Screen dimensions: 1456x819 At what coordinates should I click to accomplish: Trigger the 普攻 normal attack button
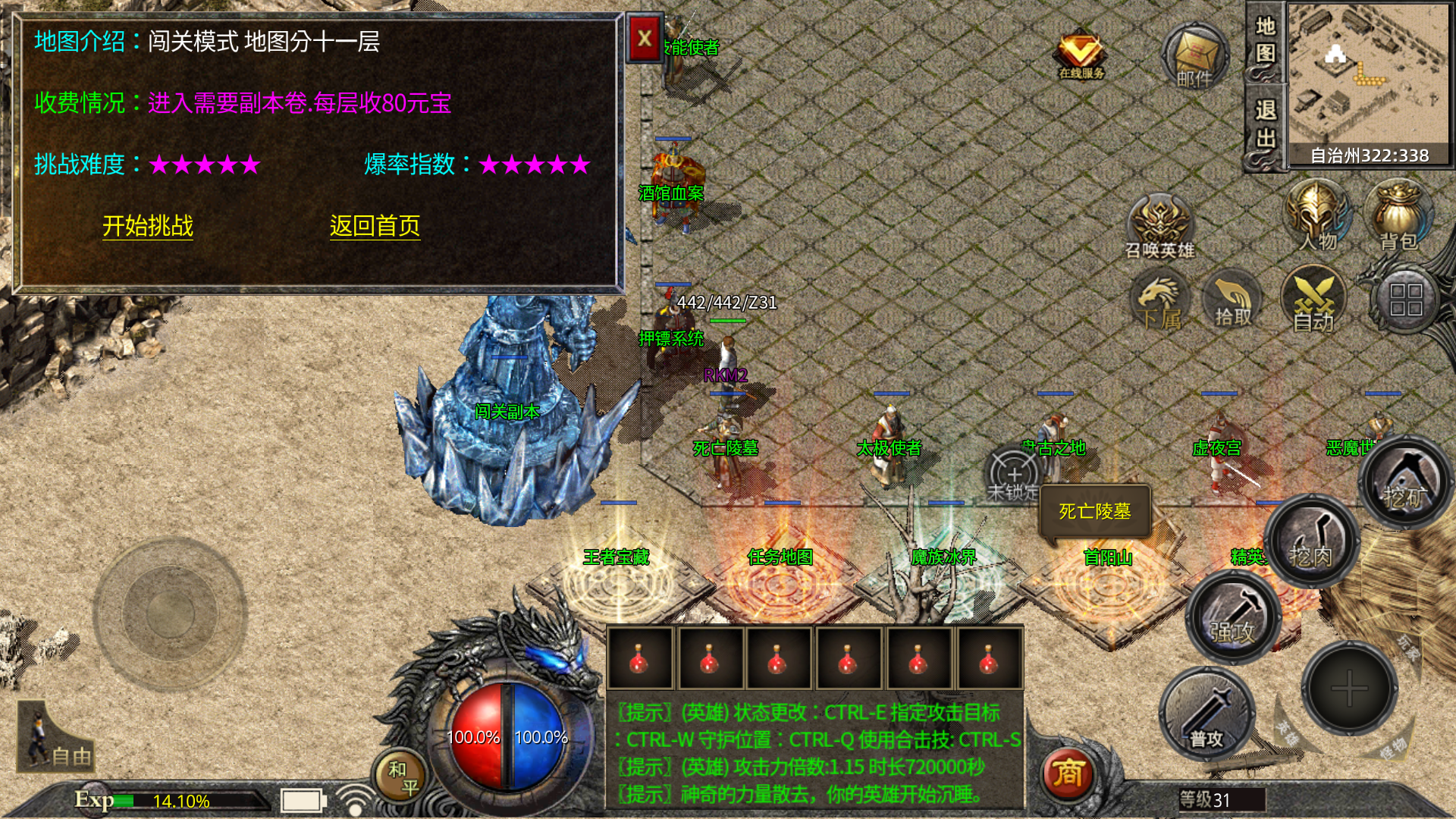1207,714
